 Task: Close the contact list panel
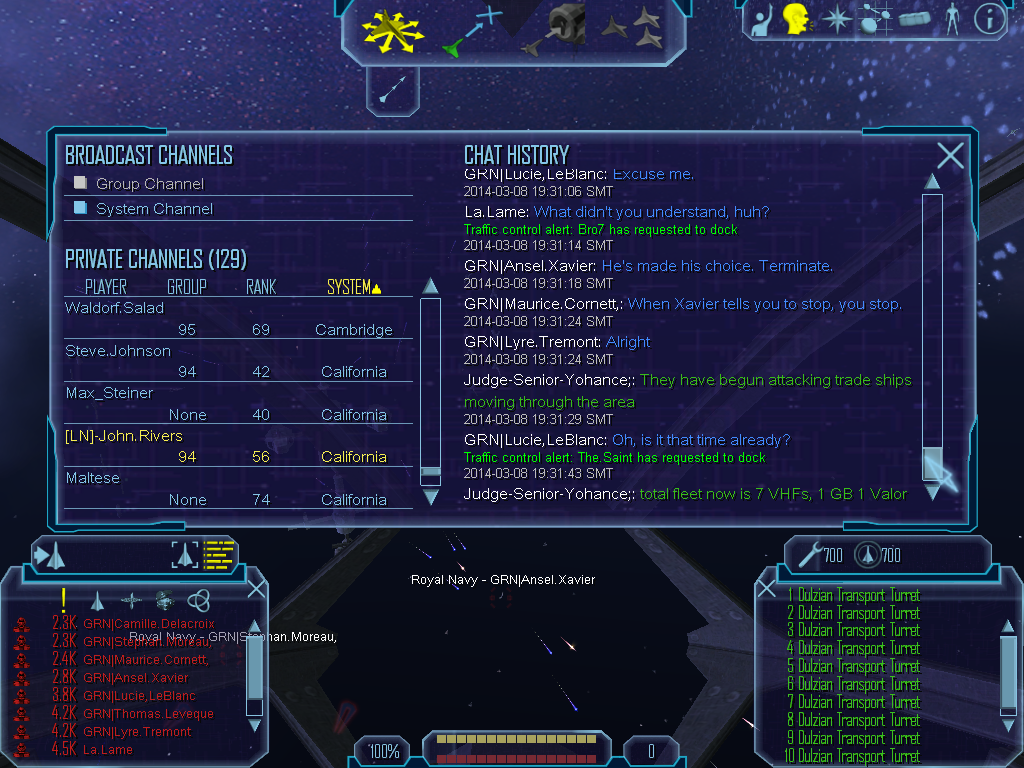256,588
